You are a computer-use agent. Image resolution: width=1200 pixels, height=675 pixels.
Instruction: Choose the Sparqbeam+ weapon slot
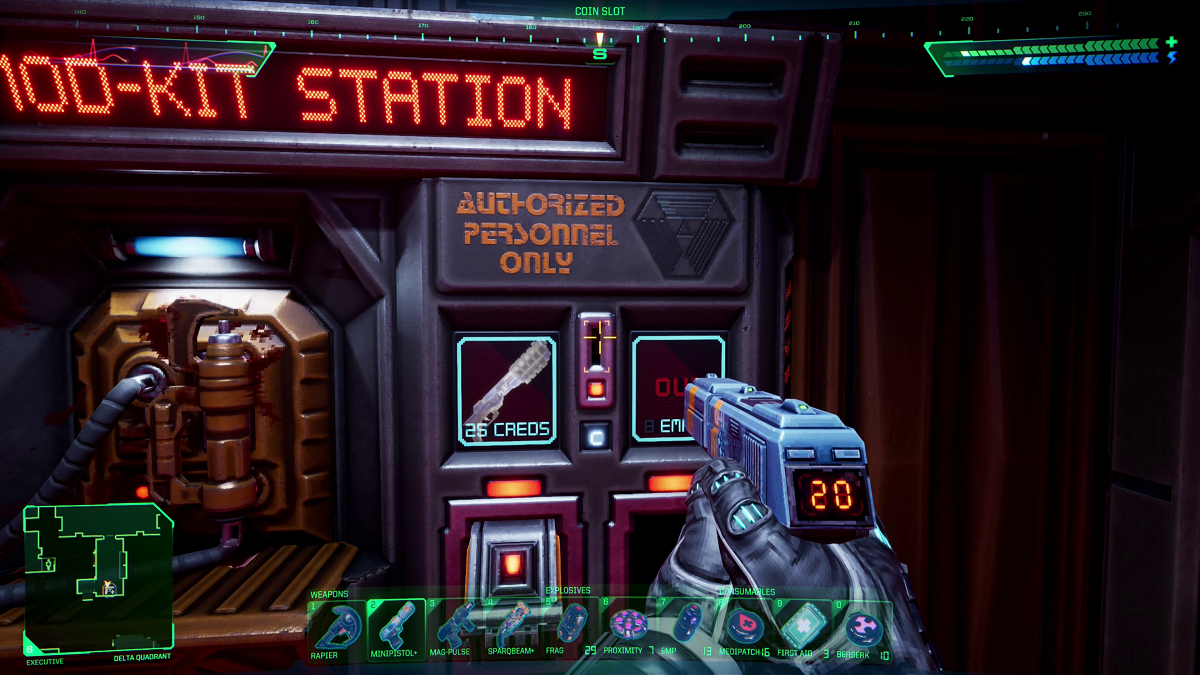click(x=513, y=625)
